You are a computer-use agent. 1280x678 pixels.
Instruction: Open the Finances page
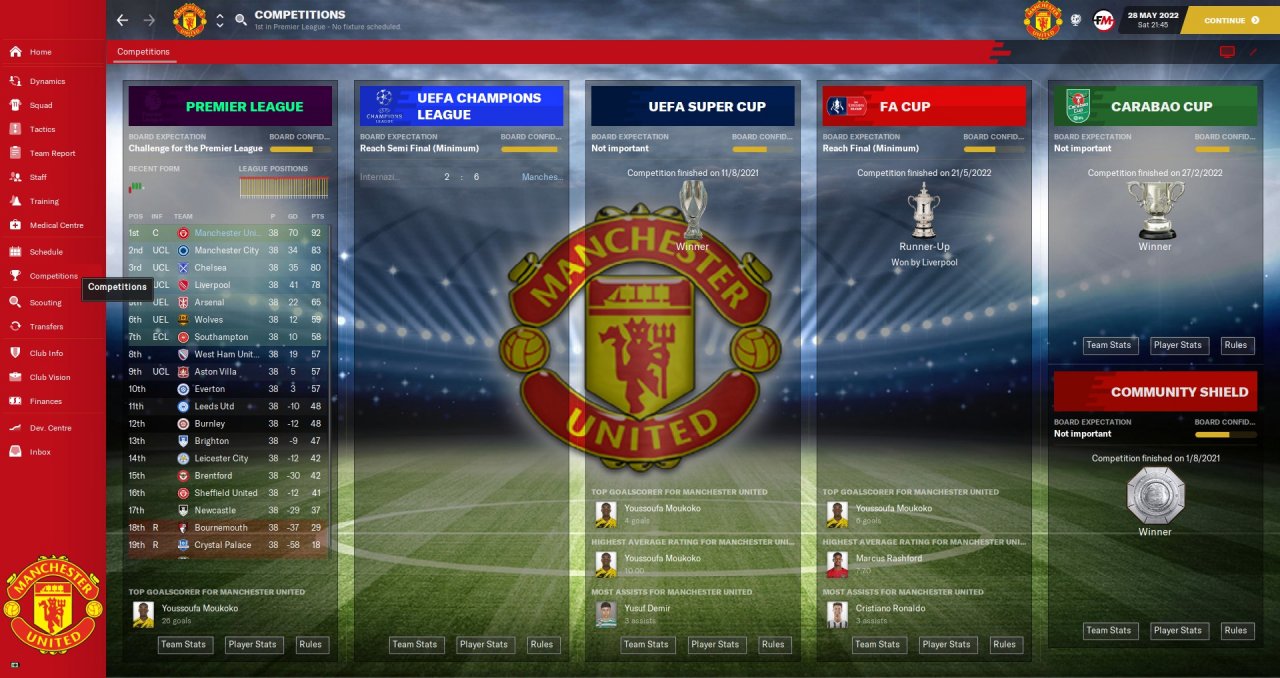[x=45, y=401]
